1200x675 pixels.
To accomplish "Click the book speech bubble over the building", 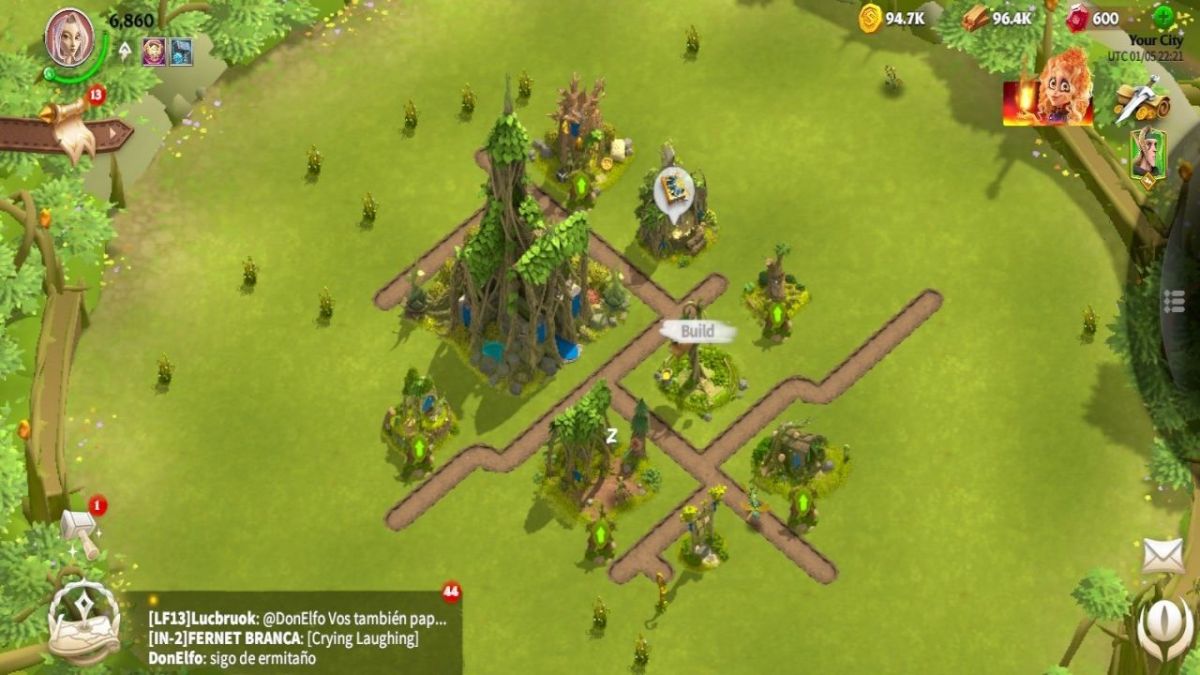I will pyautogui.click(x=673, y=191).
